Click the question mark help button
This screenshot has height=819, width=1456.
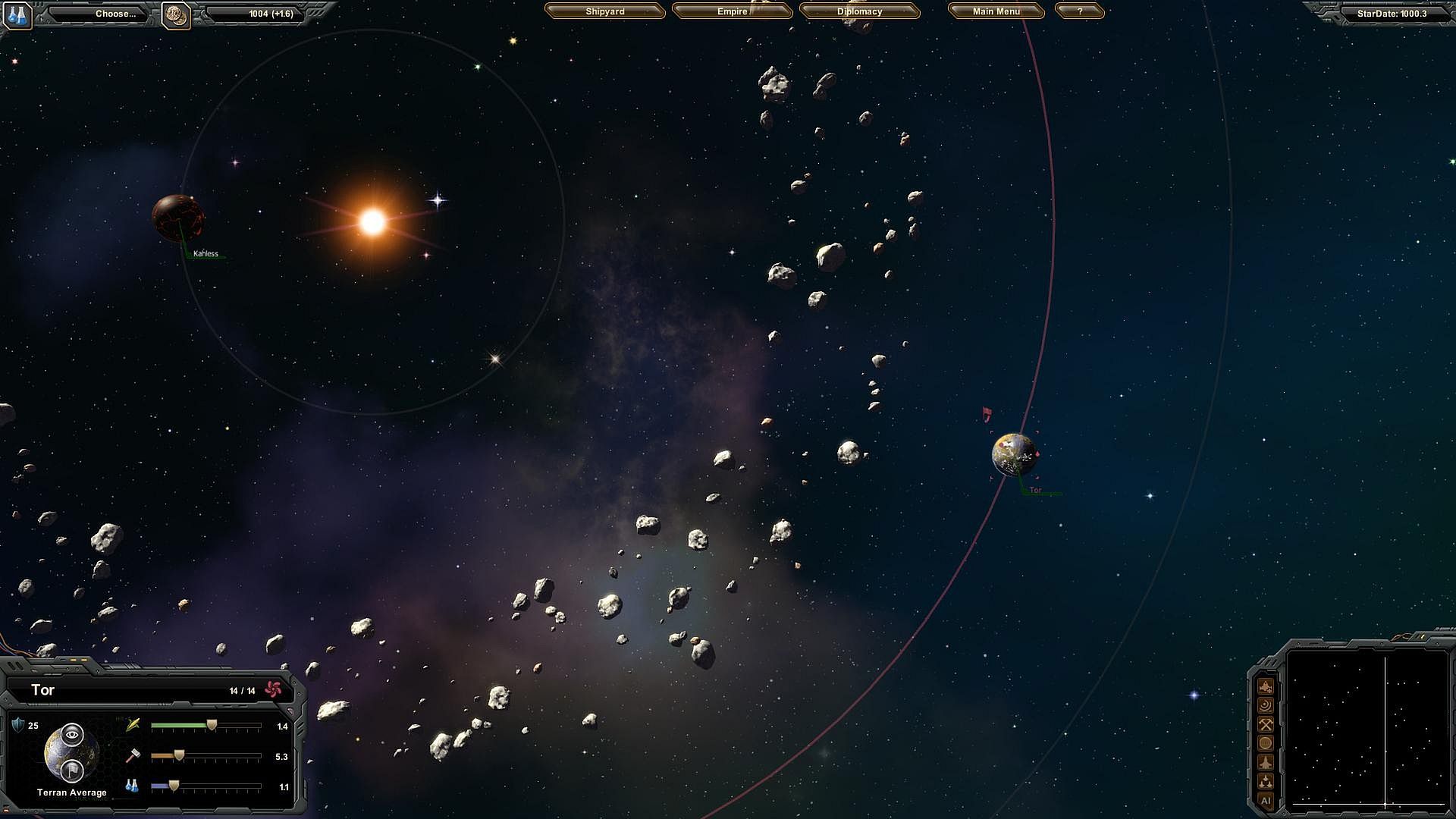(1079, 11)
